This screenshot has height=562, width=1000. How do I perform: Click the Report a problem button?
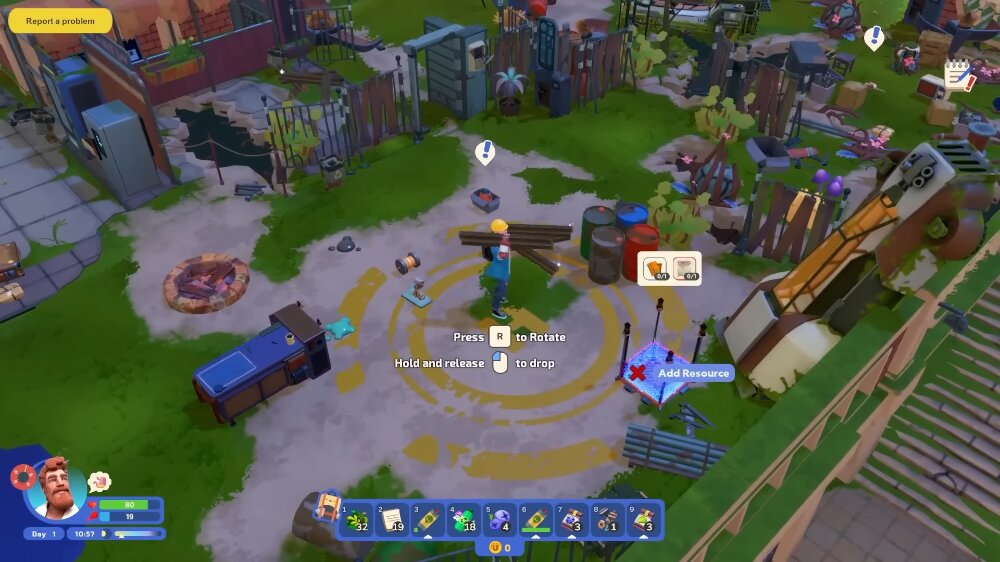click(x=60, y=20)
